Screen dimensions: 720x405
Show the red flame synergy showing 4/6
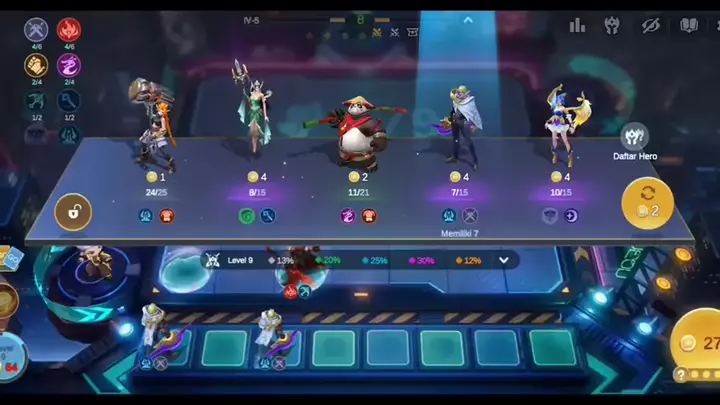click(69, 30)
